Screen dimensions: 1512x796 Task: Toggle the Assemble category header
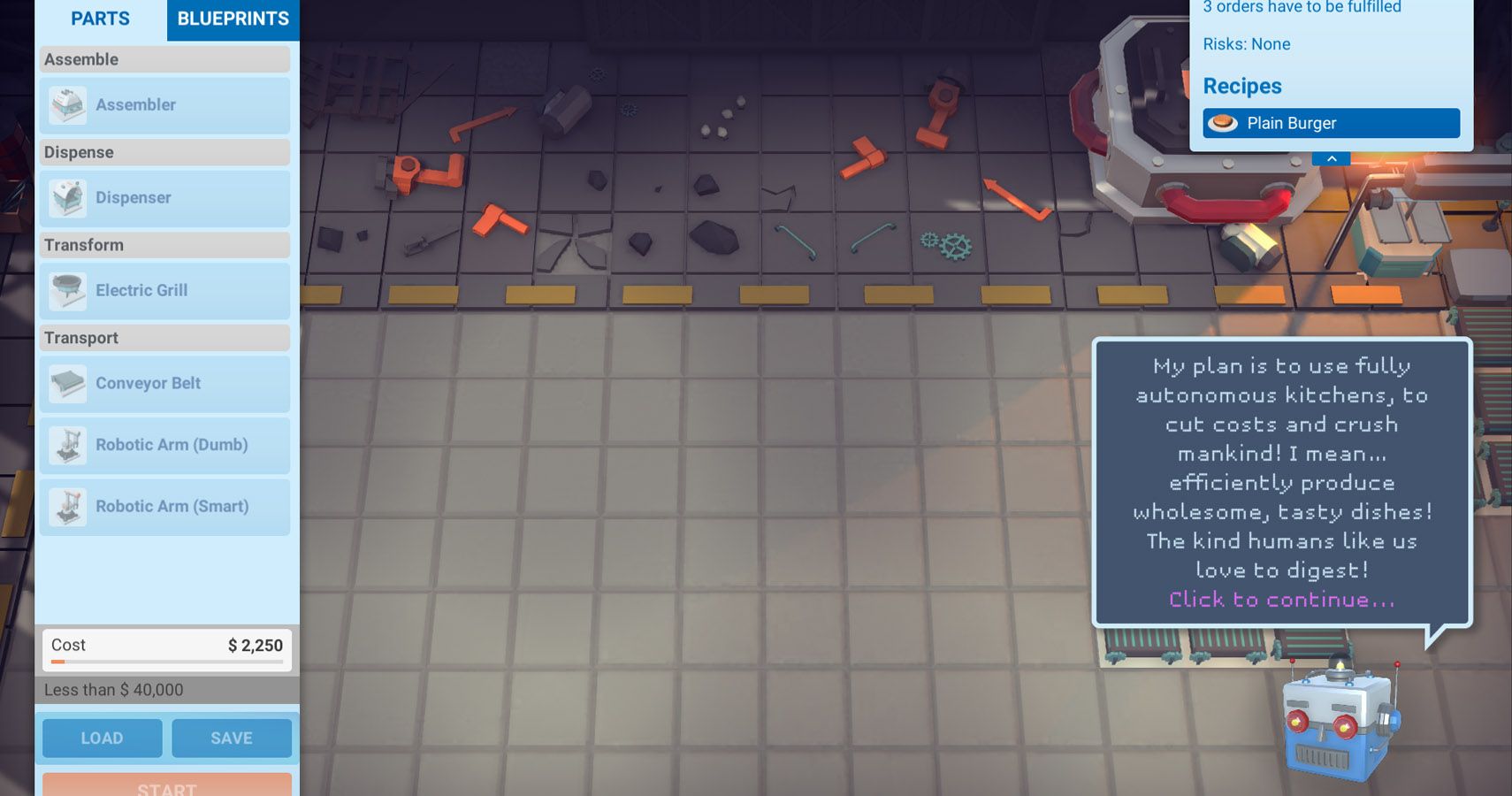pos(164,59)
